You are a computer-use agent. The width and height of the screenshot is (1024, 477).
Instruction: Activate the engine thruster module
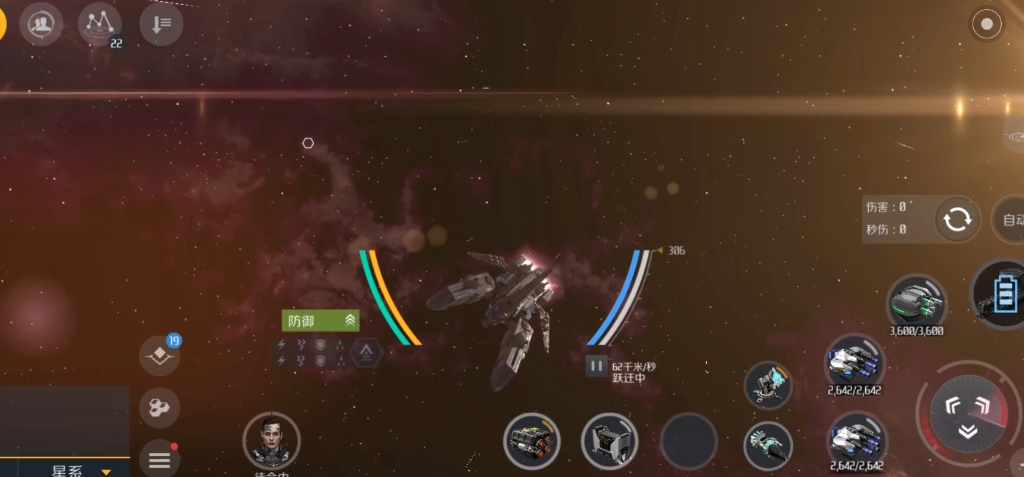(x=531, y=441)
